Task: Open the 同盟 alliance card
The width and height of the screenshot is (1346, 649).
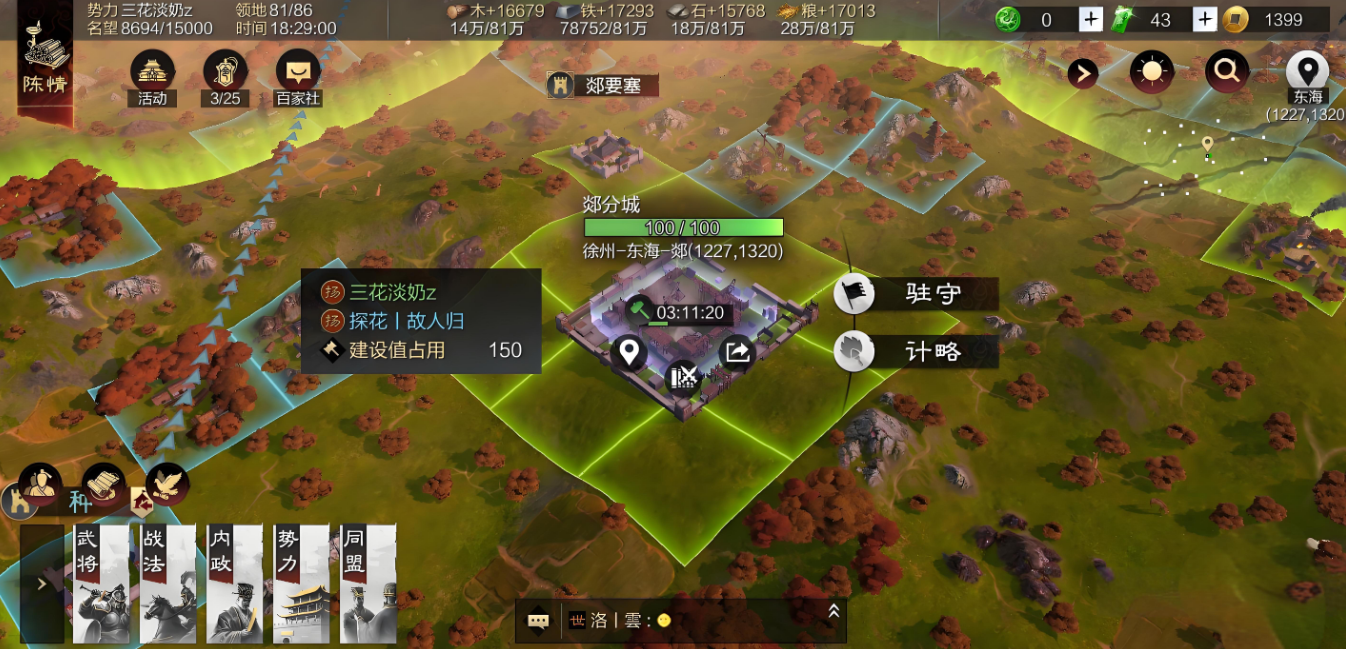Action: coord(368,584)
